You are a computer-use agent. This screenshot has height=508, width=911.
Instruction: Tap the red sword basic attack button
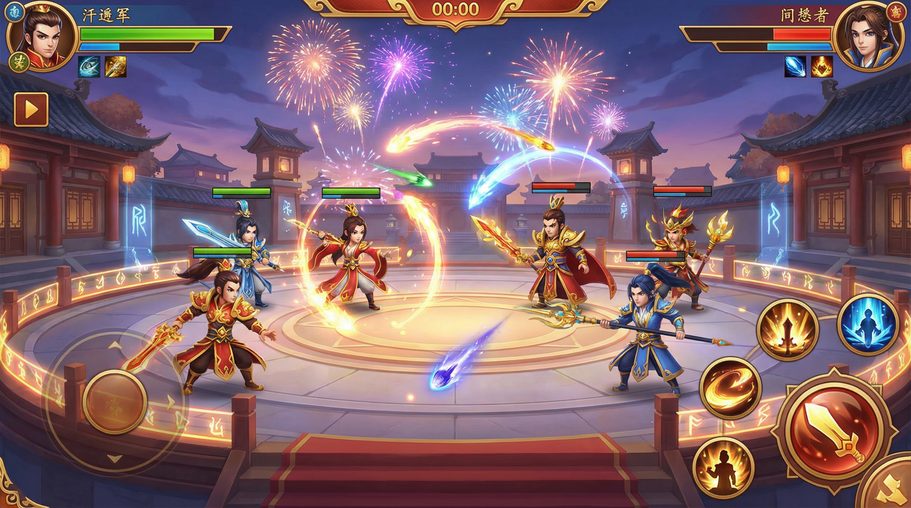pyautogui.click(x=832, y=430)
